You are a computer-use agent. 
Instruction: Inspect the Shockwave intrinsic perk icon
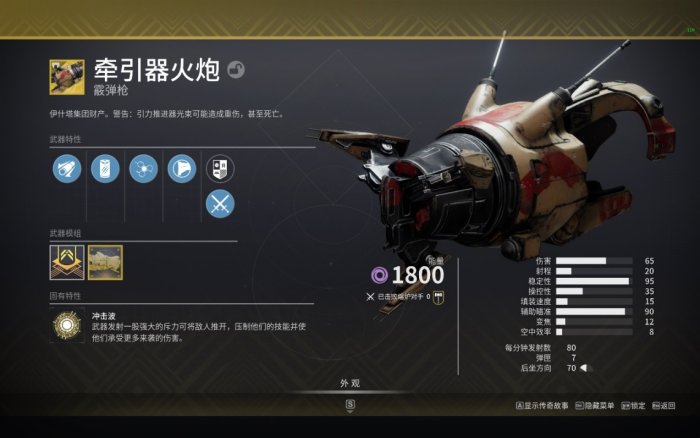click(x=67, y=326)
